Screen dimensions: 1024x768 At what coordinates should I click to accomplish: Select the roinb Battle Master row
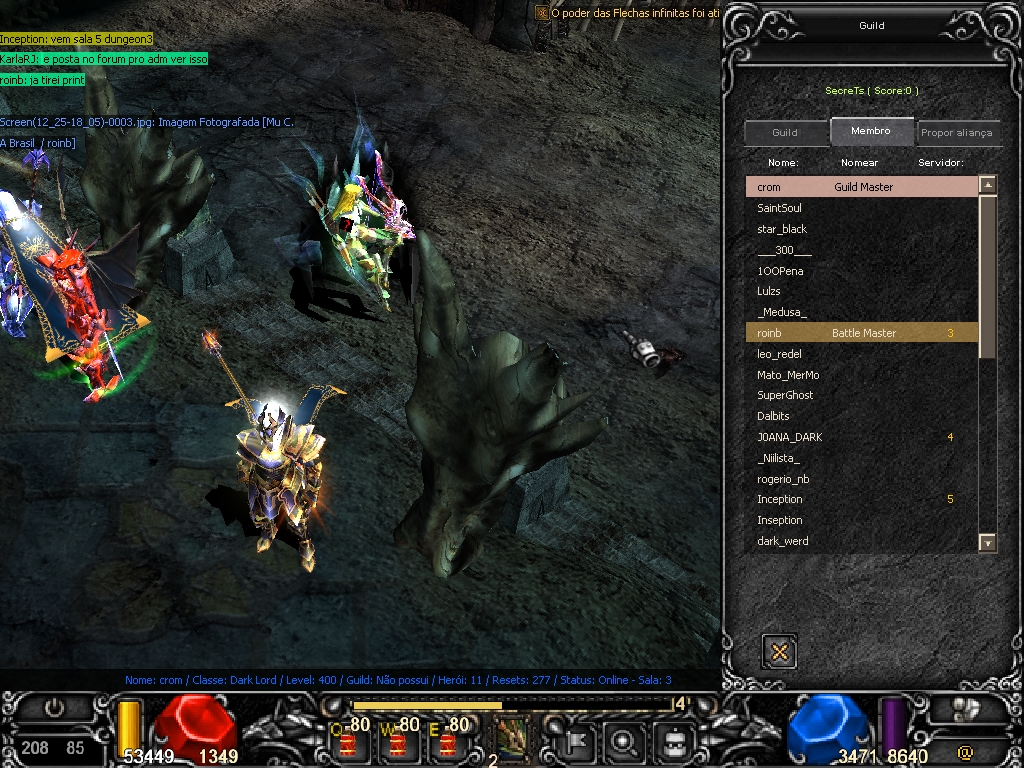pos(860,333)
